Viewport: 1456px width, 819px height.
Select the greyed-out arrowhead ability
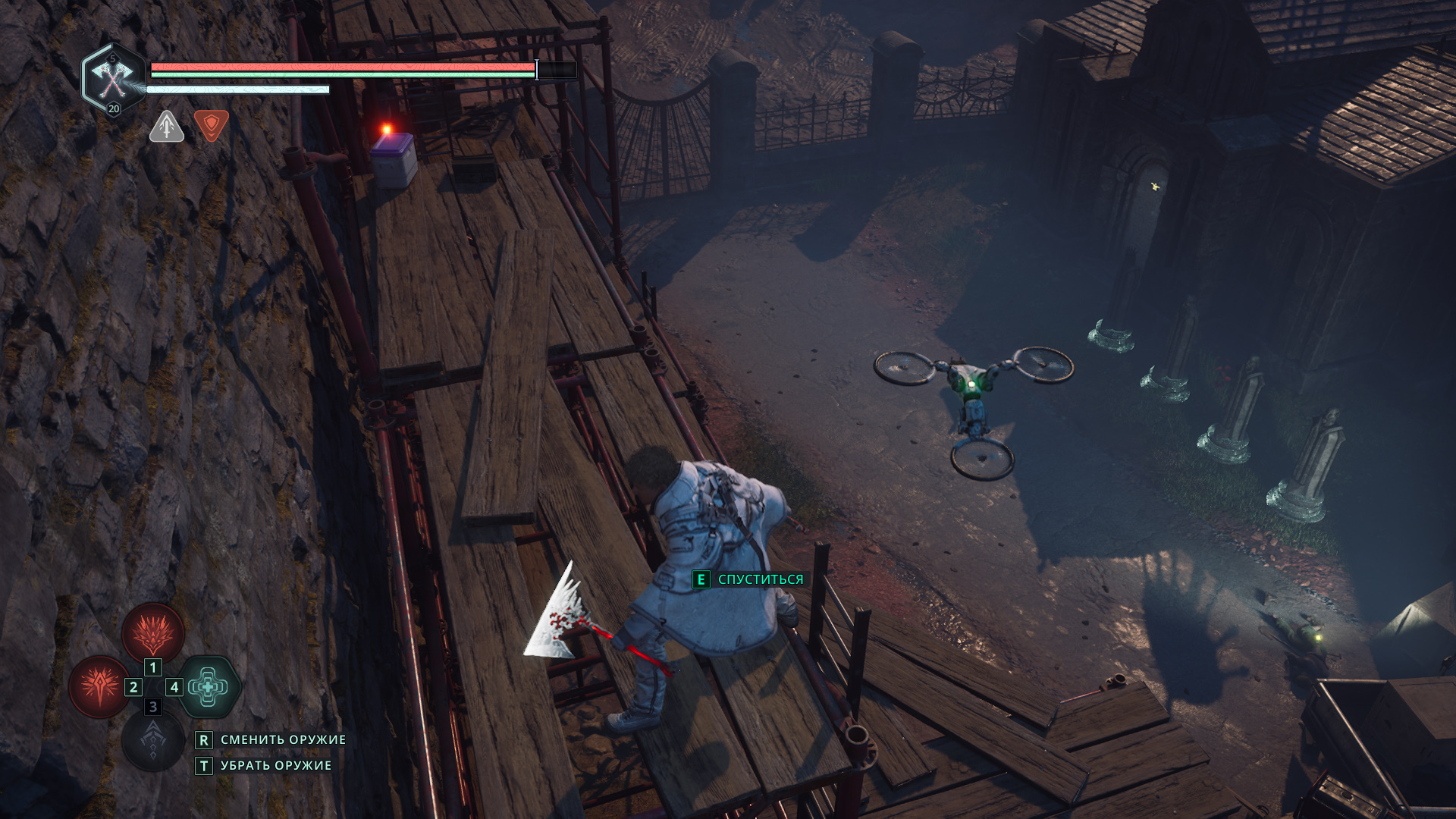(x=153, y=740)
